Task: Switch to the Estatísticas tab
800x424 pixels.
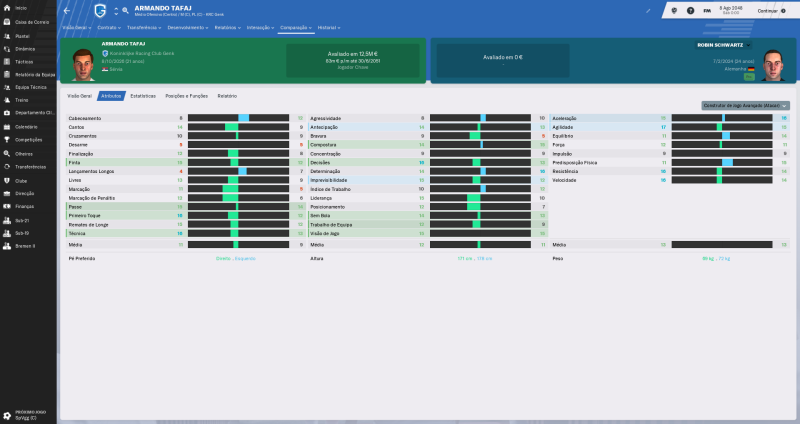Action: pos(143,95)
